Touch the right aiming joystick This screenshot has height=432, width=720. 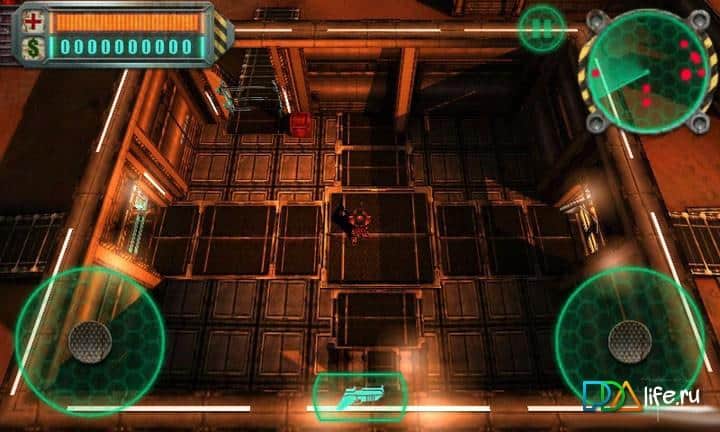(629, 342)
